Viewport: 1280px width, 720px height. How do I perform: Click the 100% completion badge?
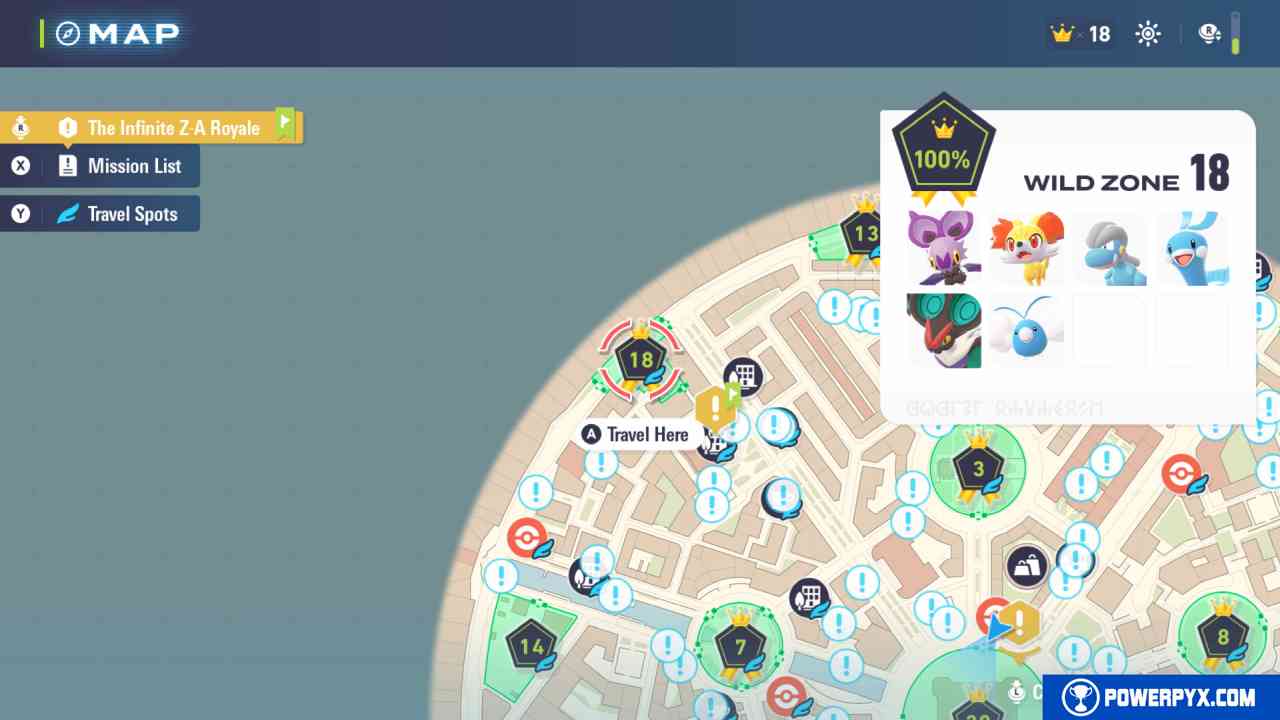click(x=943, y=146)
